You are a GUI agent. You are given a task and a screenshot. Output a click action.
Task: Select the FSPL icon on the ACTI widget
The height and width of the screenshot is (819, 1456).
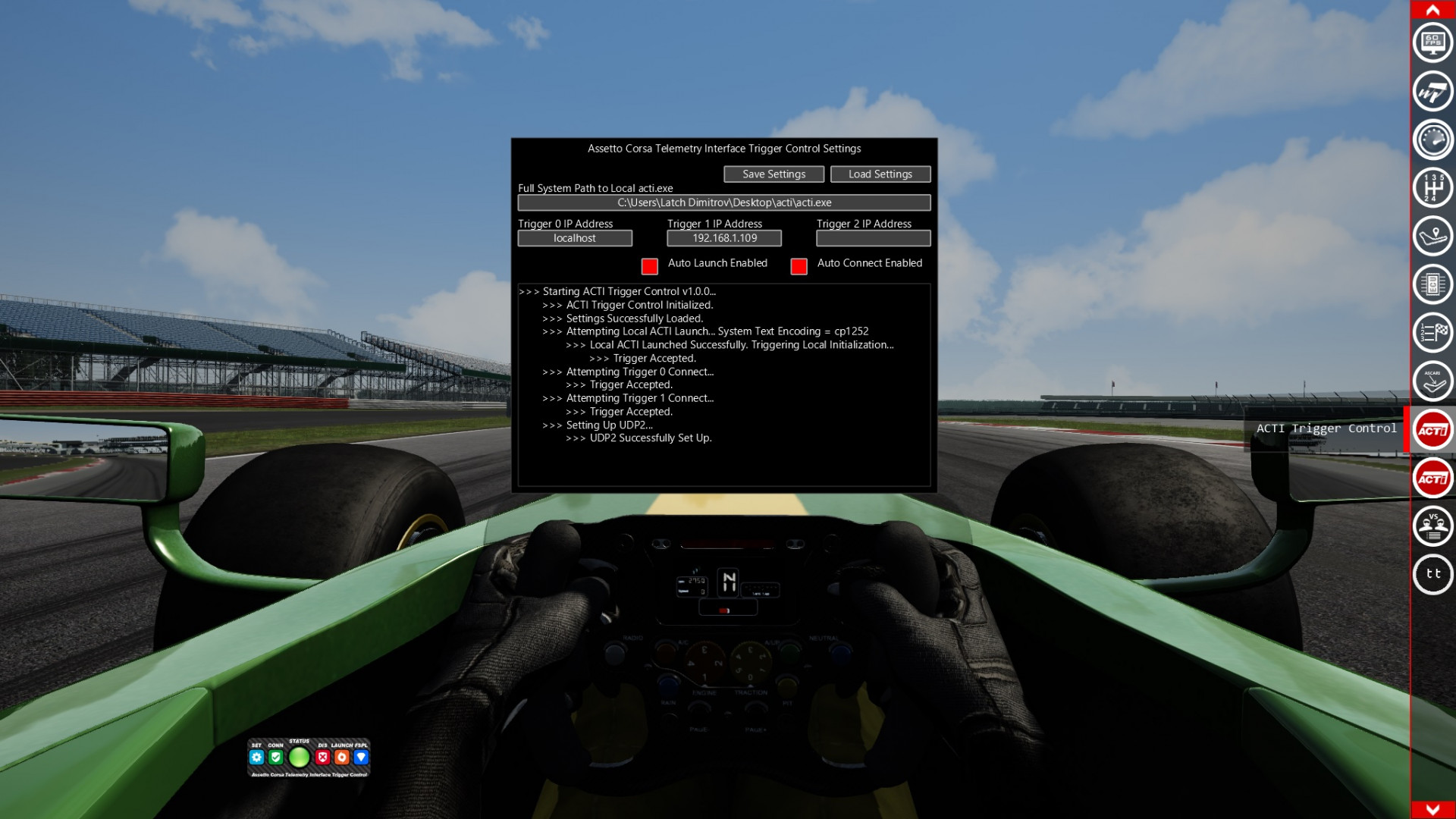point(361,757)
